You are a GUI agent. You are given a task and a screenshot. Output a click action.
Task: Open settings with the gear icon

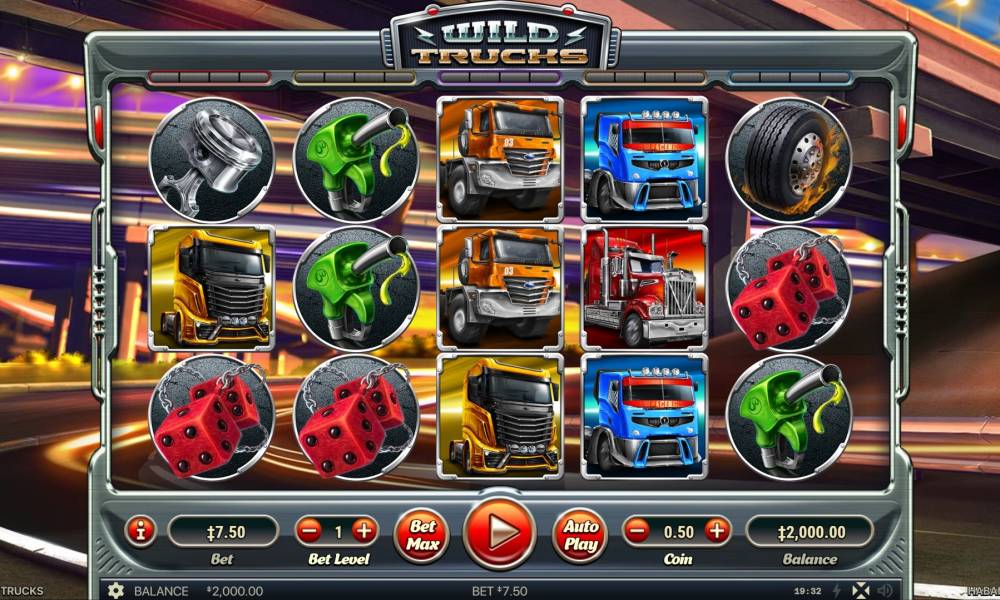115,590
